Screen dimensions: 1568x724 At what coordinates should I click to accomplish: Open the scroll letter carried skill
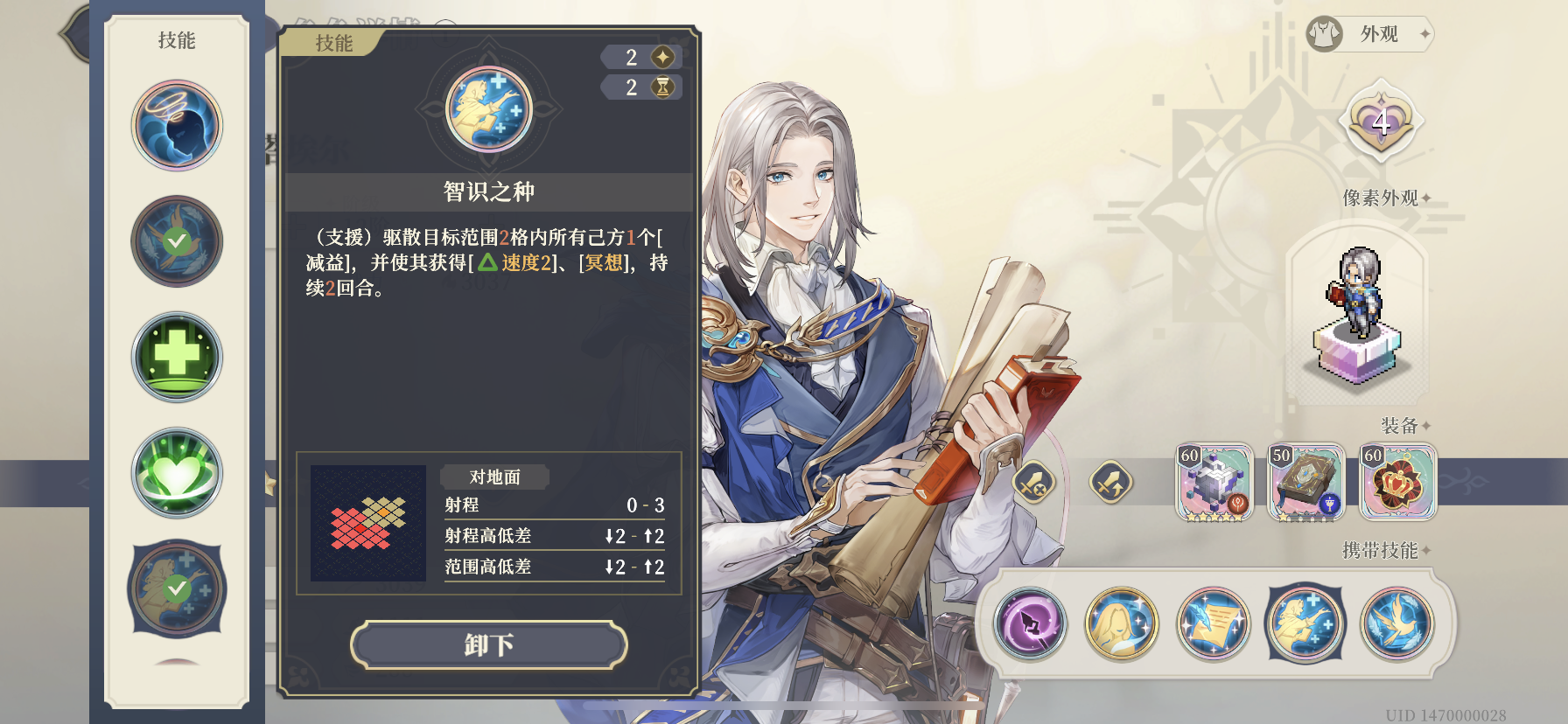(x=1212, y=625)
